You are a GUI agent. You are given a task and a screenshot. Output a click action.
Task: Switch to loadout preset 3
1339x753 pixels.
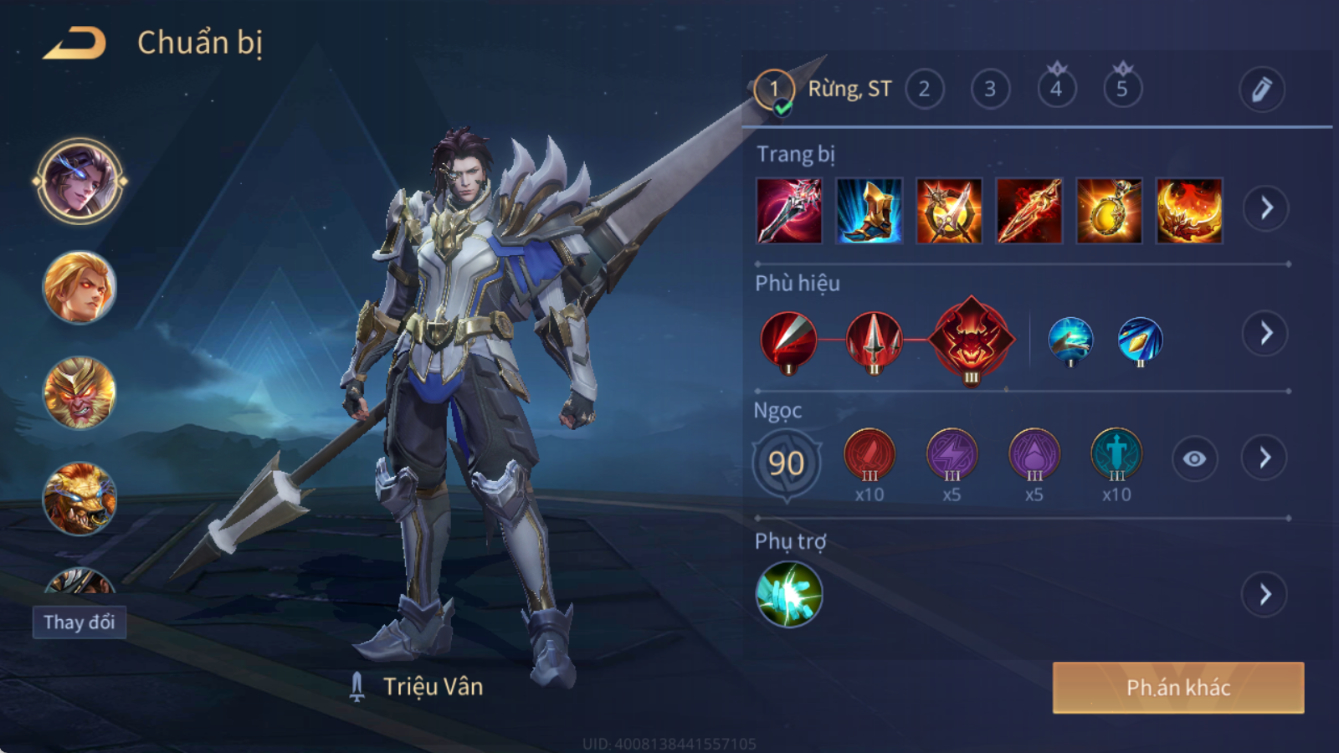(x=990, y=90)
